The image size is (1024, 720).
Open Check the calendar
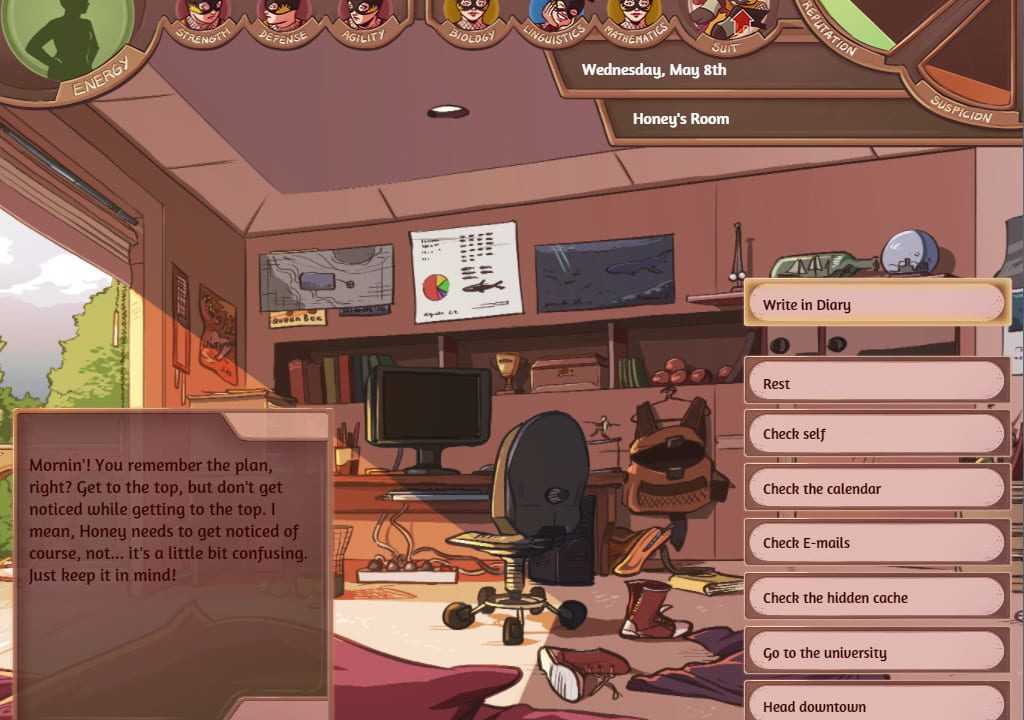coord(875,489)
